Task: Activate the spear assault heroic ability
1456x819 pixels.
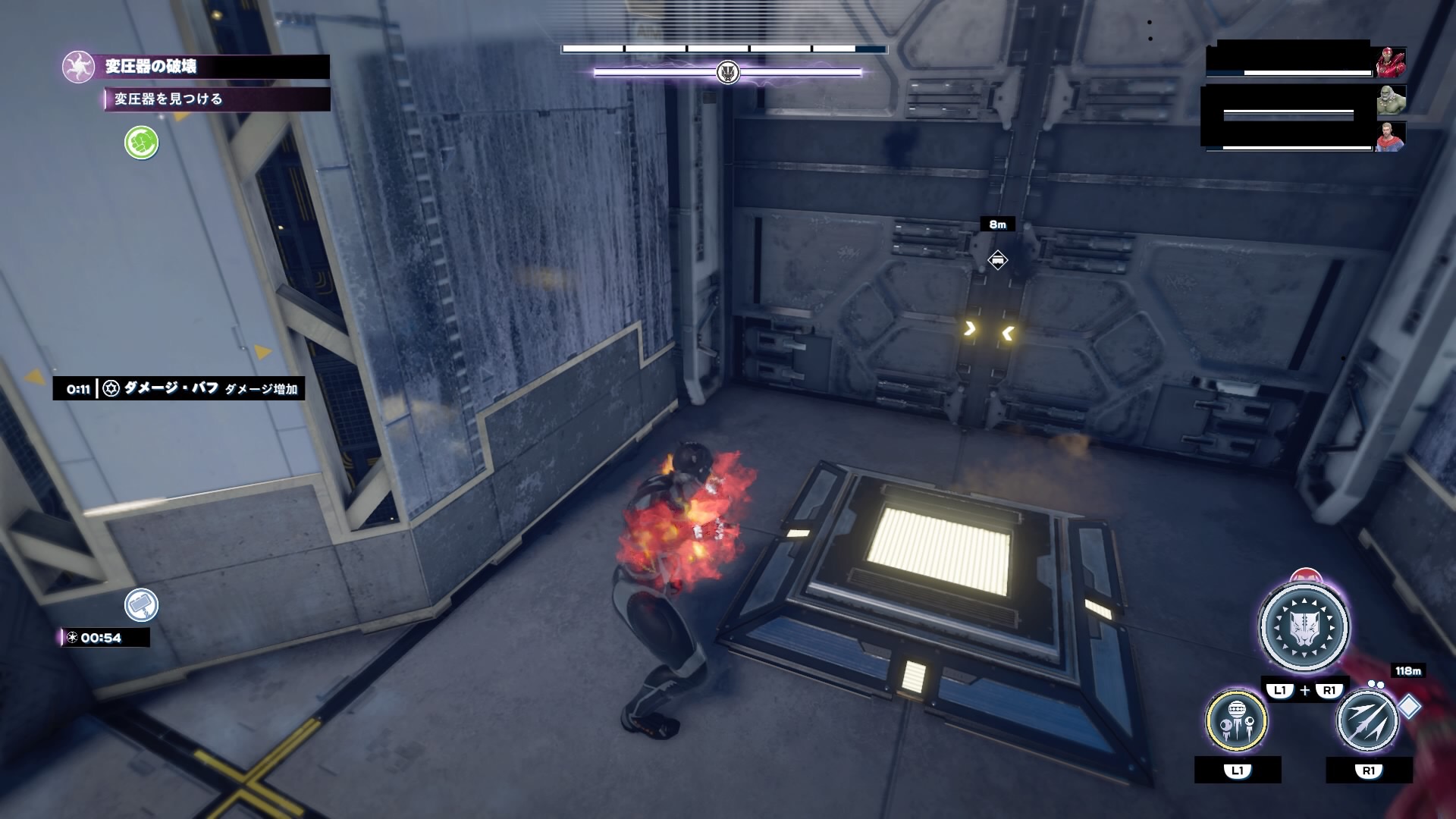Action: [1367, 720]
